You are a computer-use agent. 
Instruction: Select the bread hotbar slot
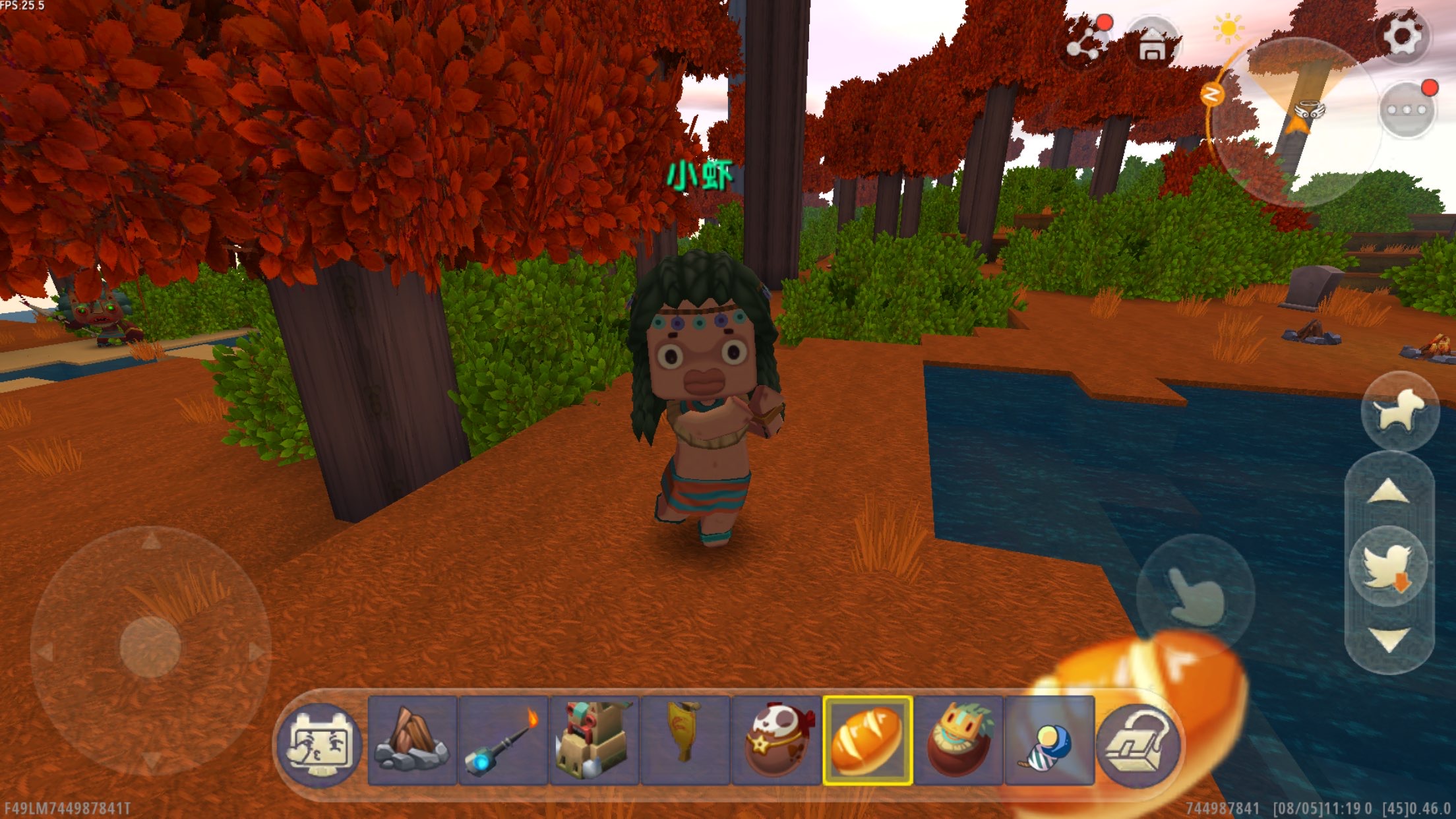(x=867, y=741)
